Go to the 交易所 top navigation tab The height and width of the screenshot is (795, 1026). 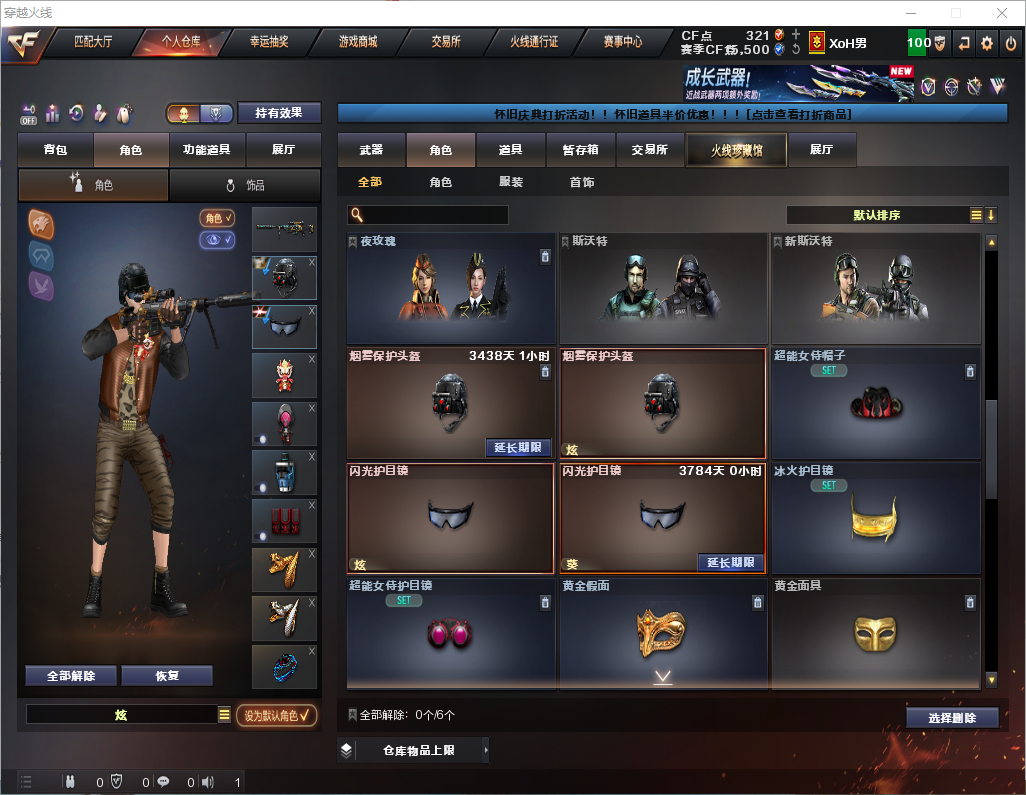click(446, 43)
